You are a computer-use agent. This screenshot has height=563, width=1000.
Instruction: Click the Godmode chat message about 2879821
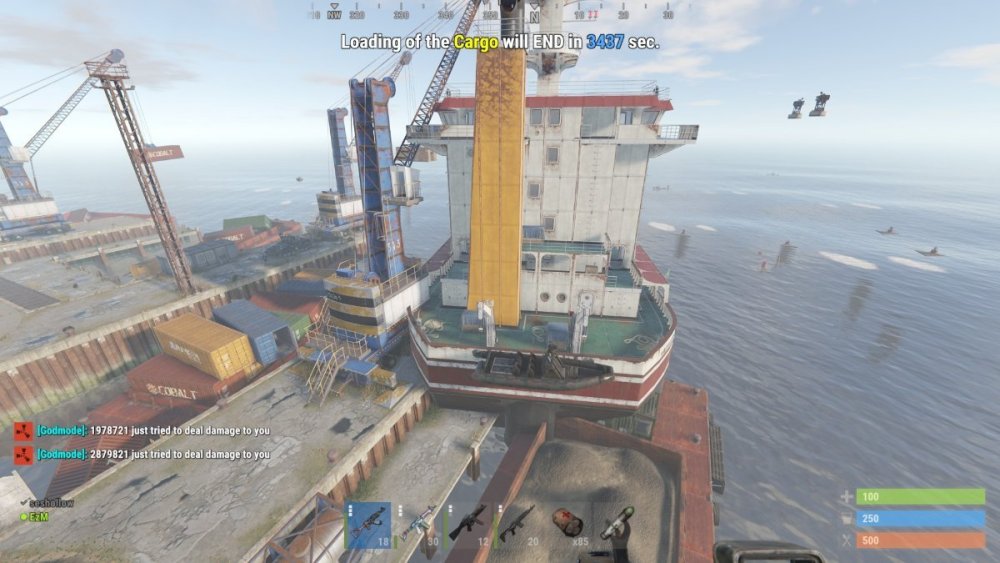[x=152, y=454]
